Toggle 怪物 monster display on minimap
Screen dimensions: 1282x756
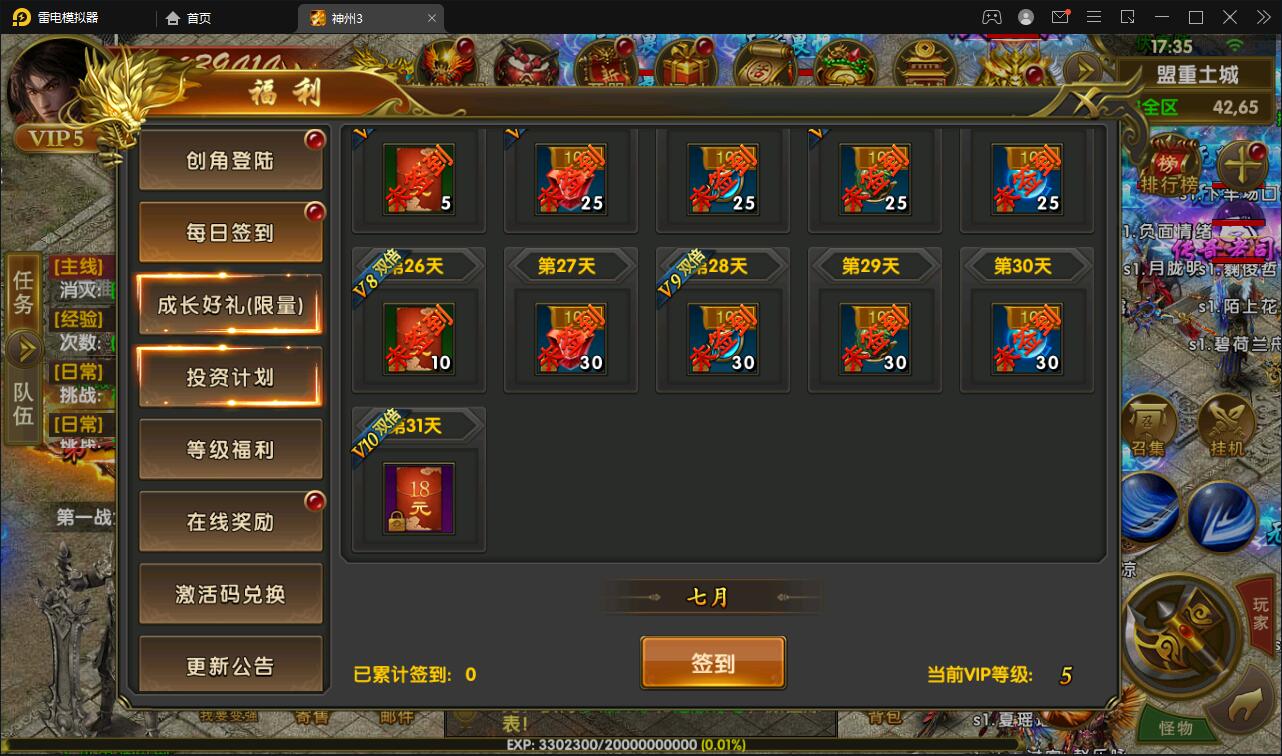(1176, 728)
